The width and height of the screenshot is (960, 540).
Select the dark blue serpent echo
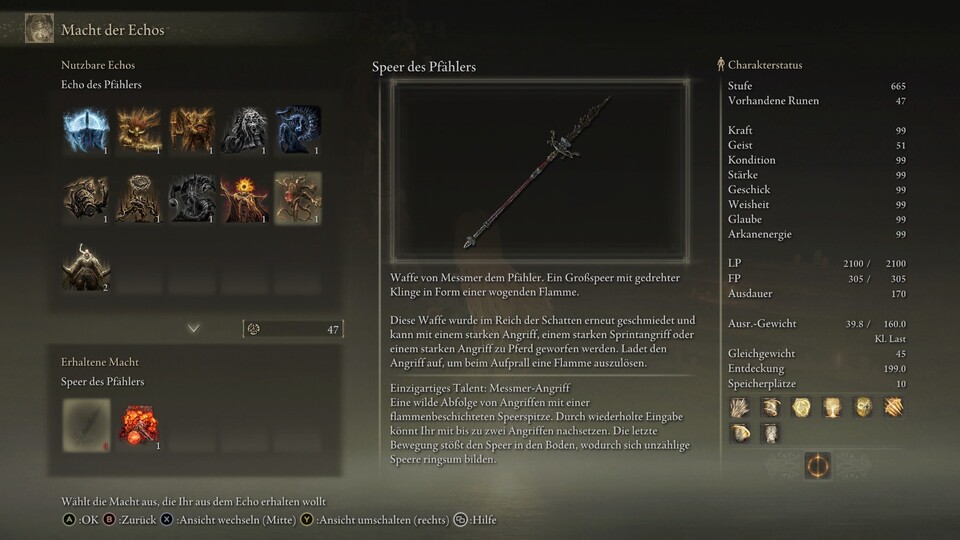(x=298, y=130)
